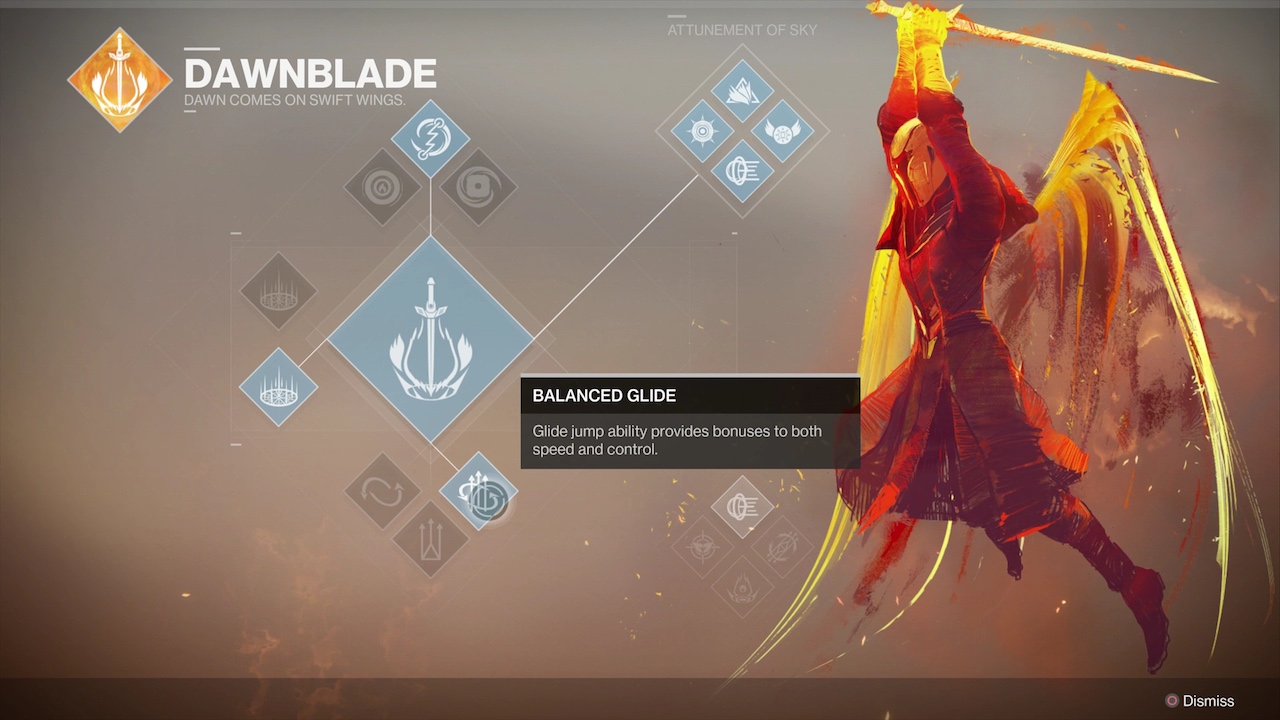Viewport: 1280px width, 720px height.
Task: Select the faded flame perk in lower attunement
Action: pyautogui.click(x=742, y=586)
